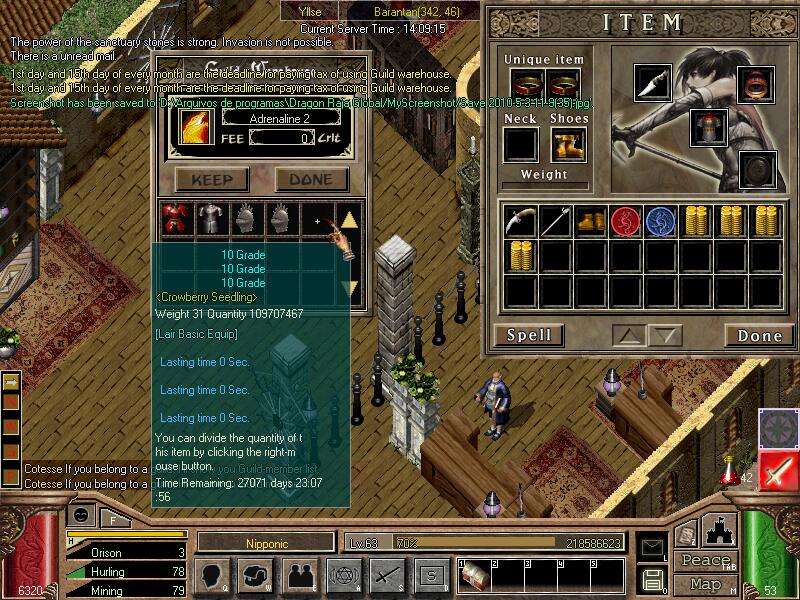Select the equipped round shield slot
800x600 pixels.
pos(757,169)
